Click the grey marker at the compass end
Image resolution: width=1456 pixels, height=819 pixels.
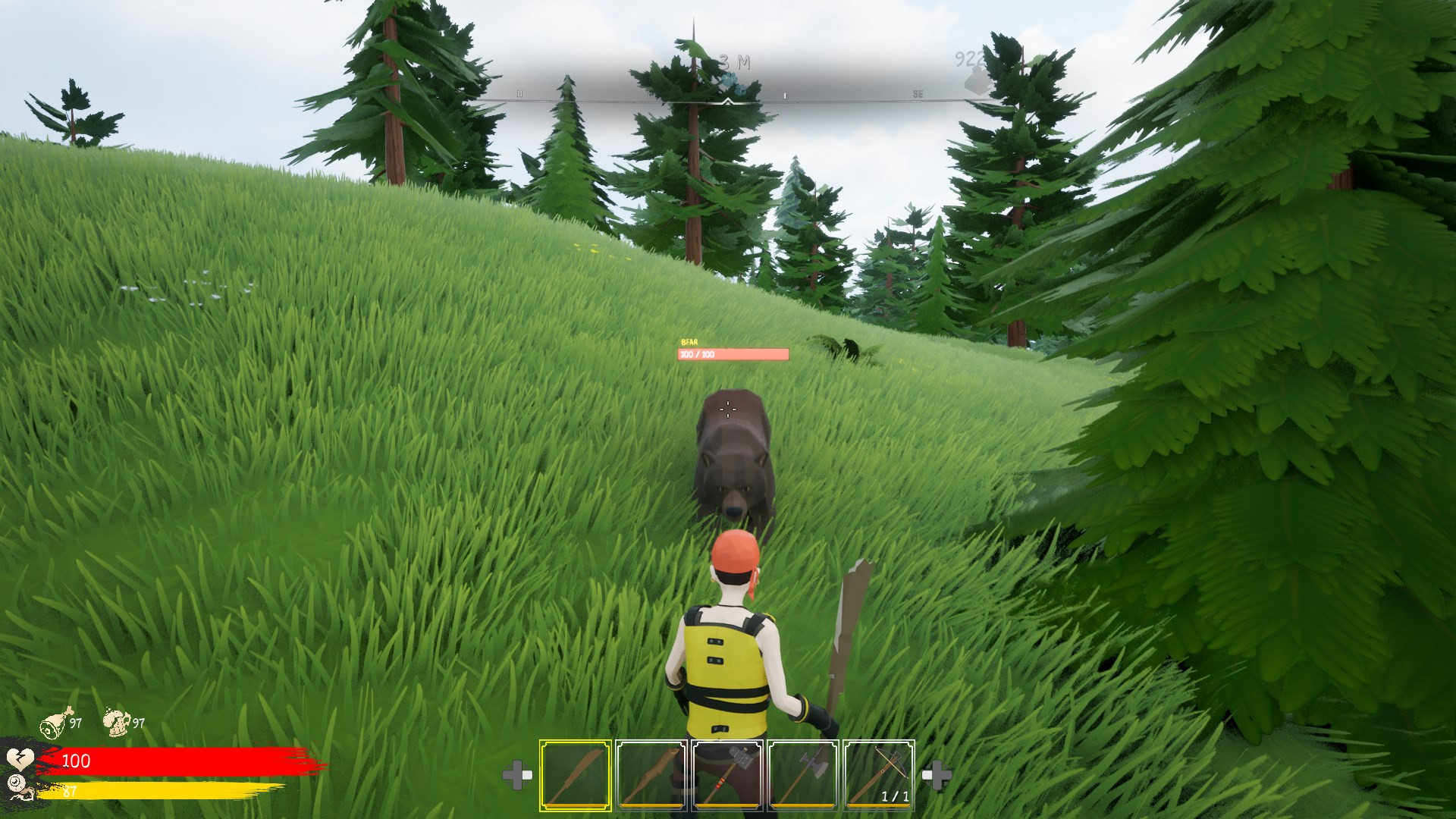pyautogui.click(x=977, y=83)
